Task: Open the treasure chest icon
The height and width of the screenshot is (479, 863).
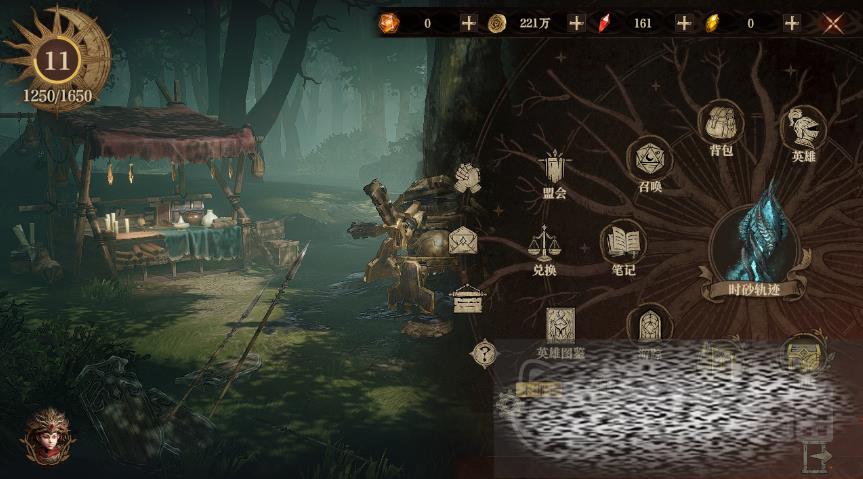Action: point(466,298)
